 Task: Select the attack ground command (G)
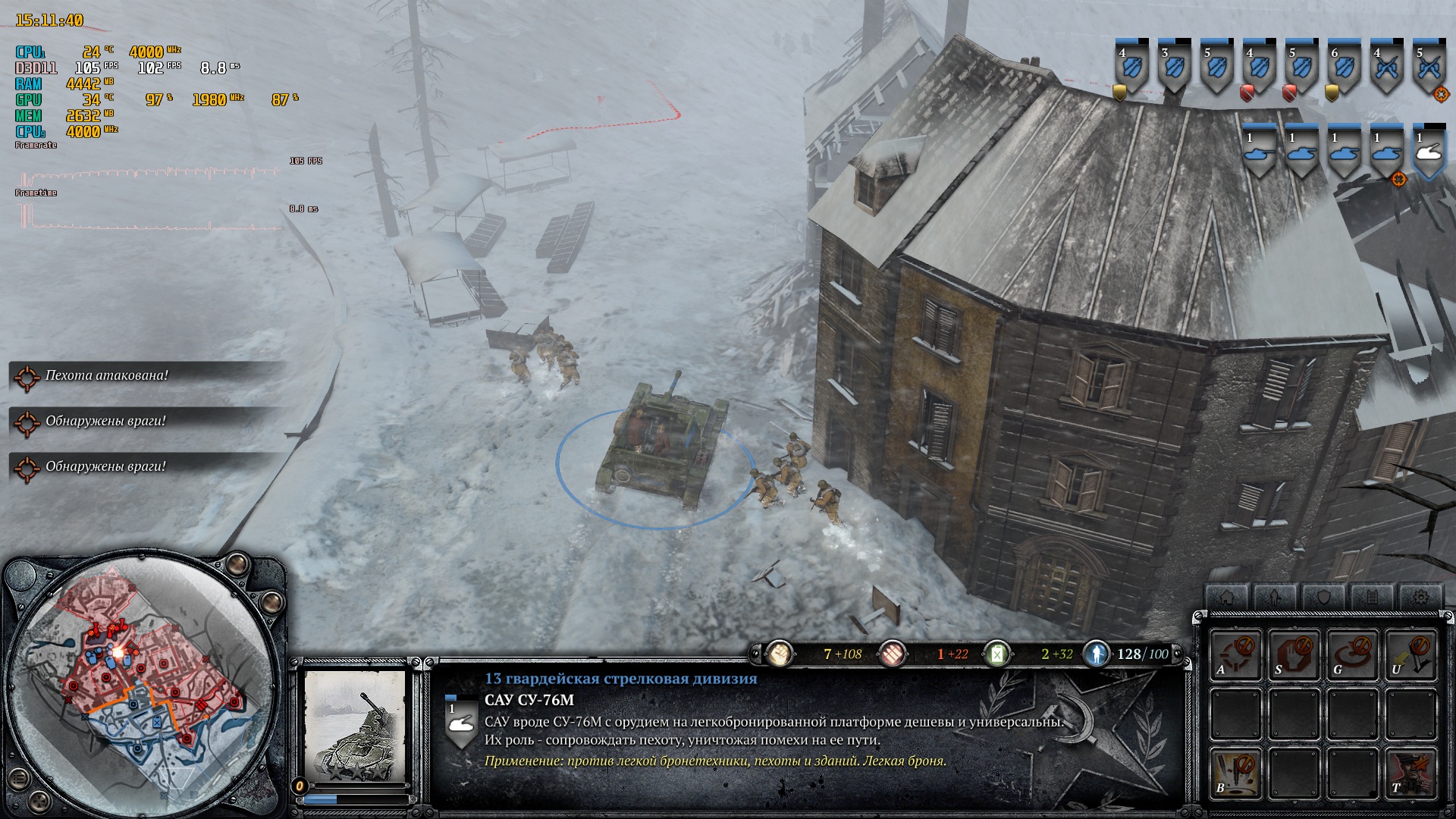click(1352, 654)
